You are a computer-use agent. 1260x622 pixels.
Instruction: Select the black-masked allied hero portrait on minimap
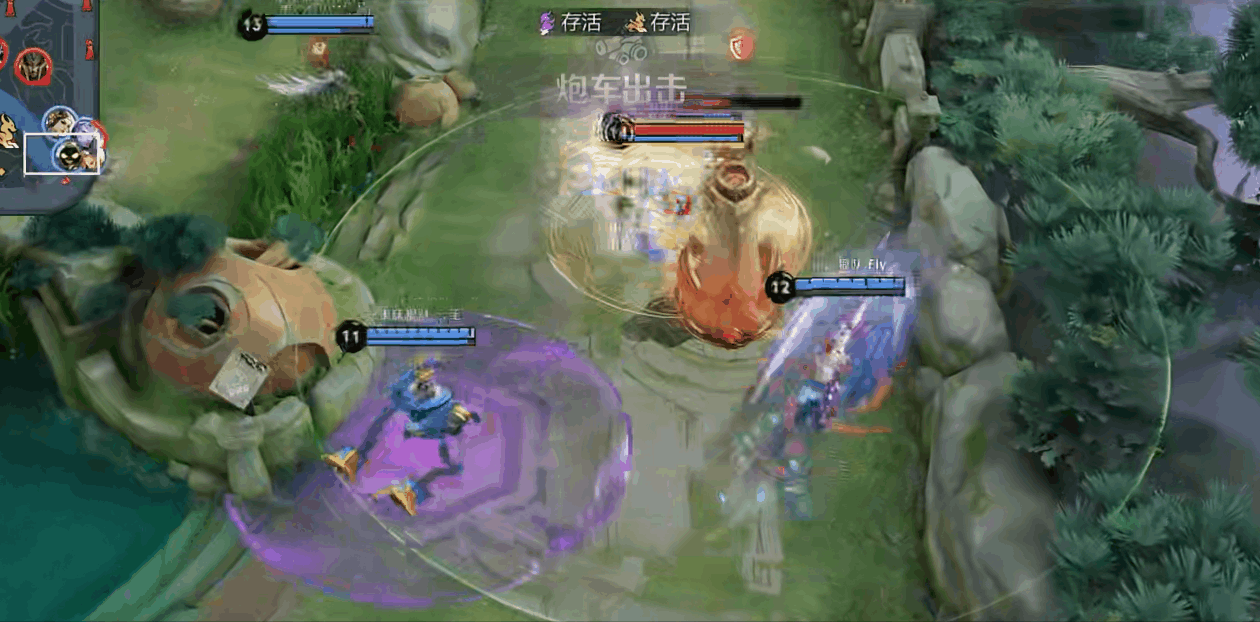click(69, 155)
